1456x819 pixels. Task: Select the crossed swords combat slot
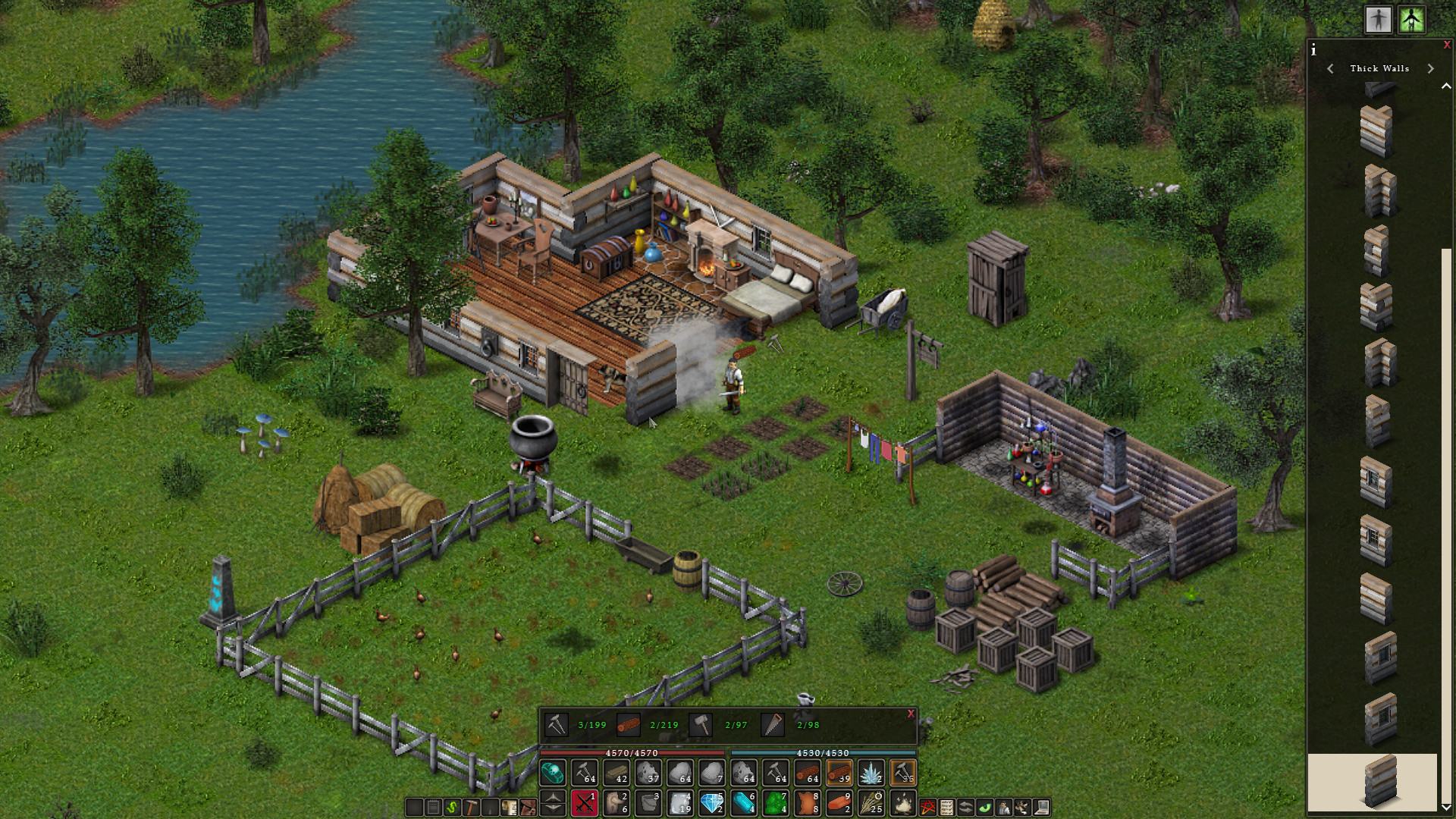coord(585,802)
